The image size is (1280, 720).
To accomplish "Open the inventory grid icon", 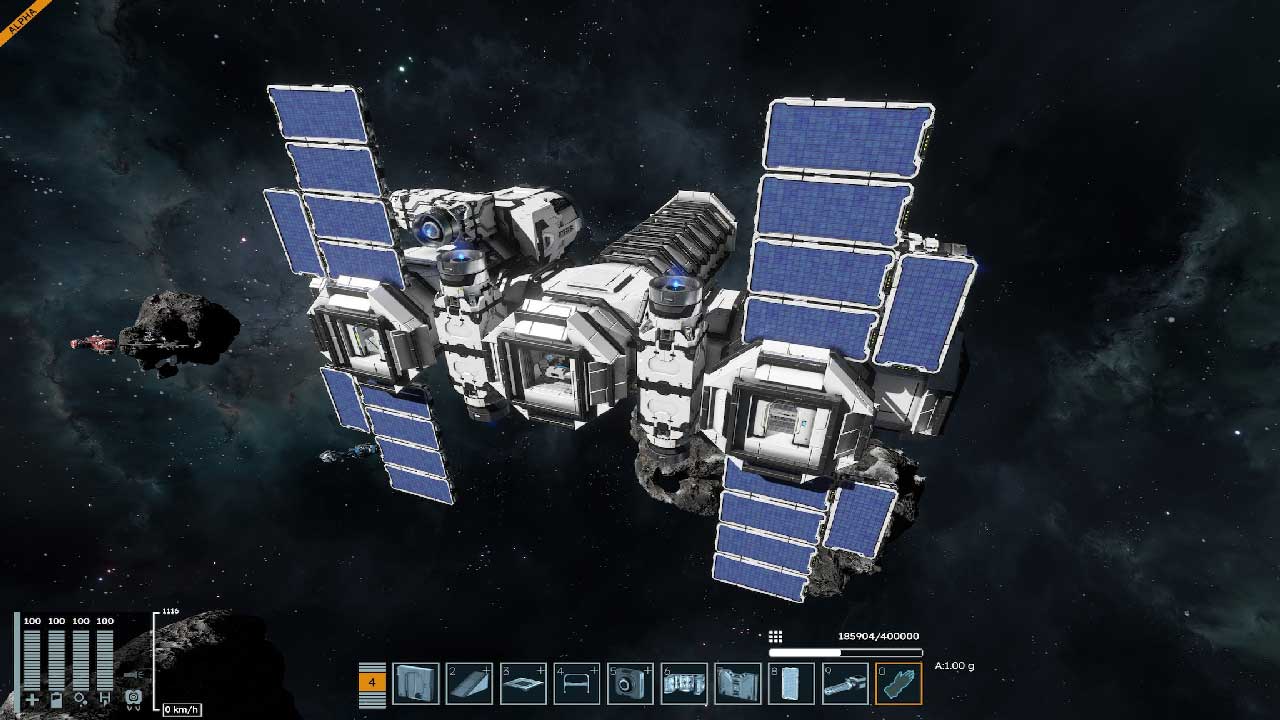I will pos(775,637).
